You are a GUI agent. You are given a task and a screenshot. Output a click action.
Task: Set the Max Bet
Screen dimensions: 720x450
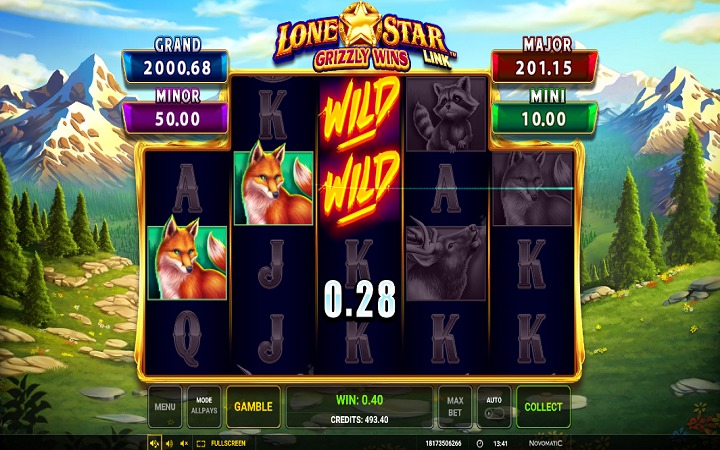(455, 407)
